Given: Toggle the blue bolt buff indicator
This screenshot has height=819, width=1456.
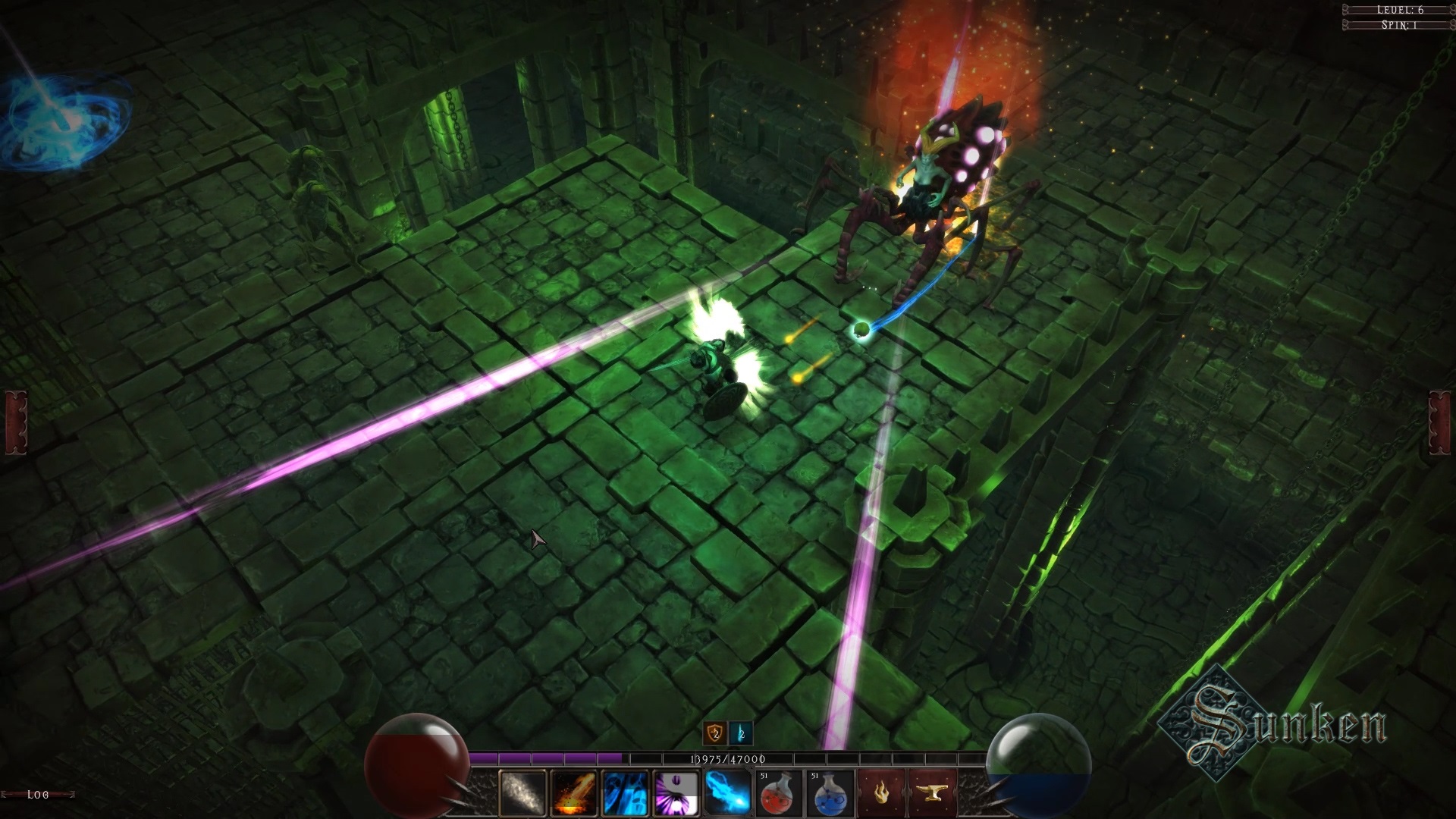Looking at the screenshot, I should point(741,733).
